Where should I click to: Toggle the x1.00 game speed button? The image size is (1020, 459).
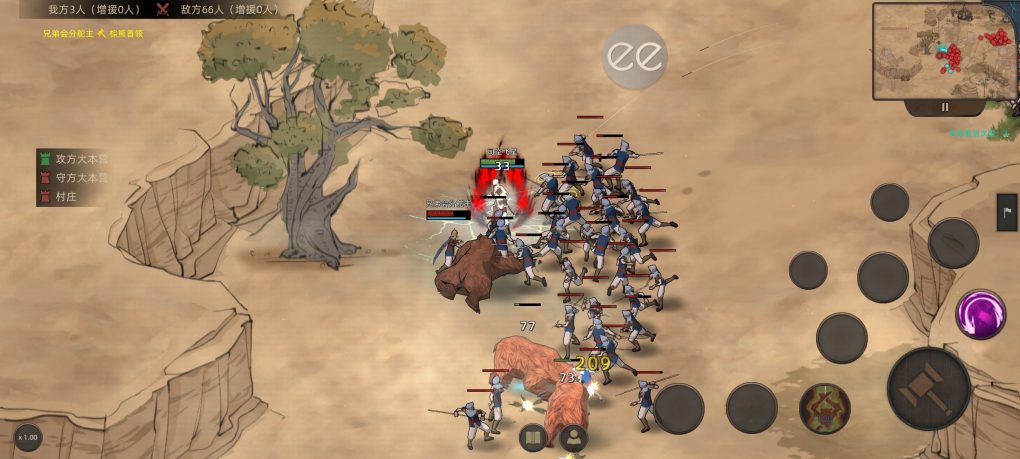[28, 437]
